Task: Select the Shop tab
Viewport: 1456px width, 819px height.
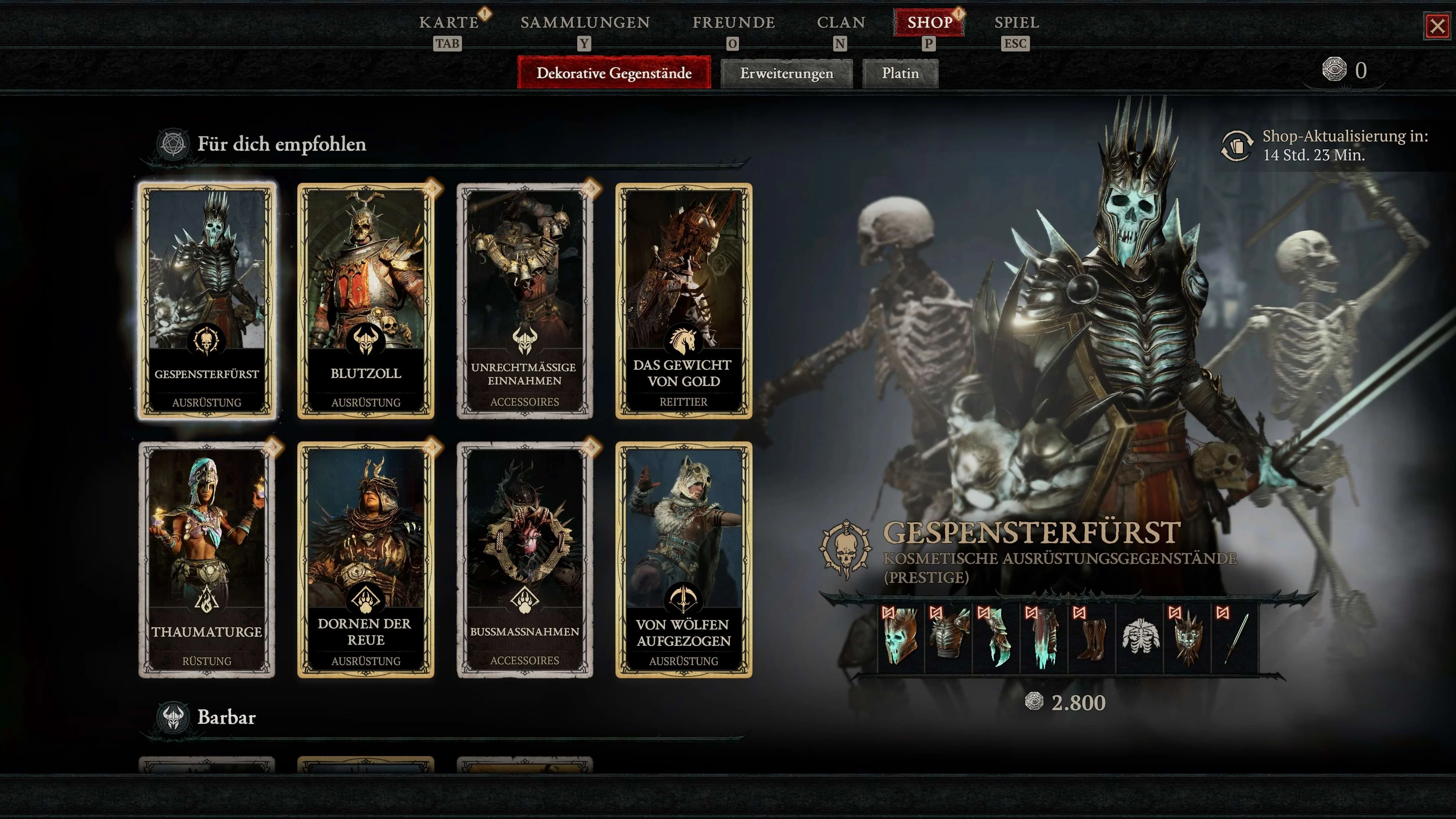Action: 929,23
